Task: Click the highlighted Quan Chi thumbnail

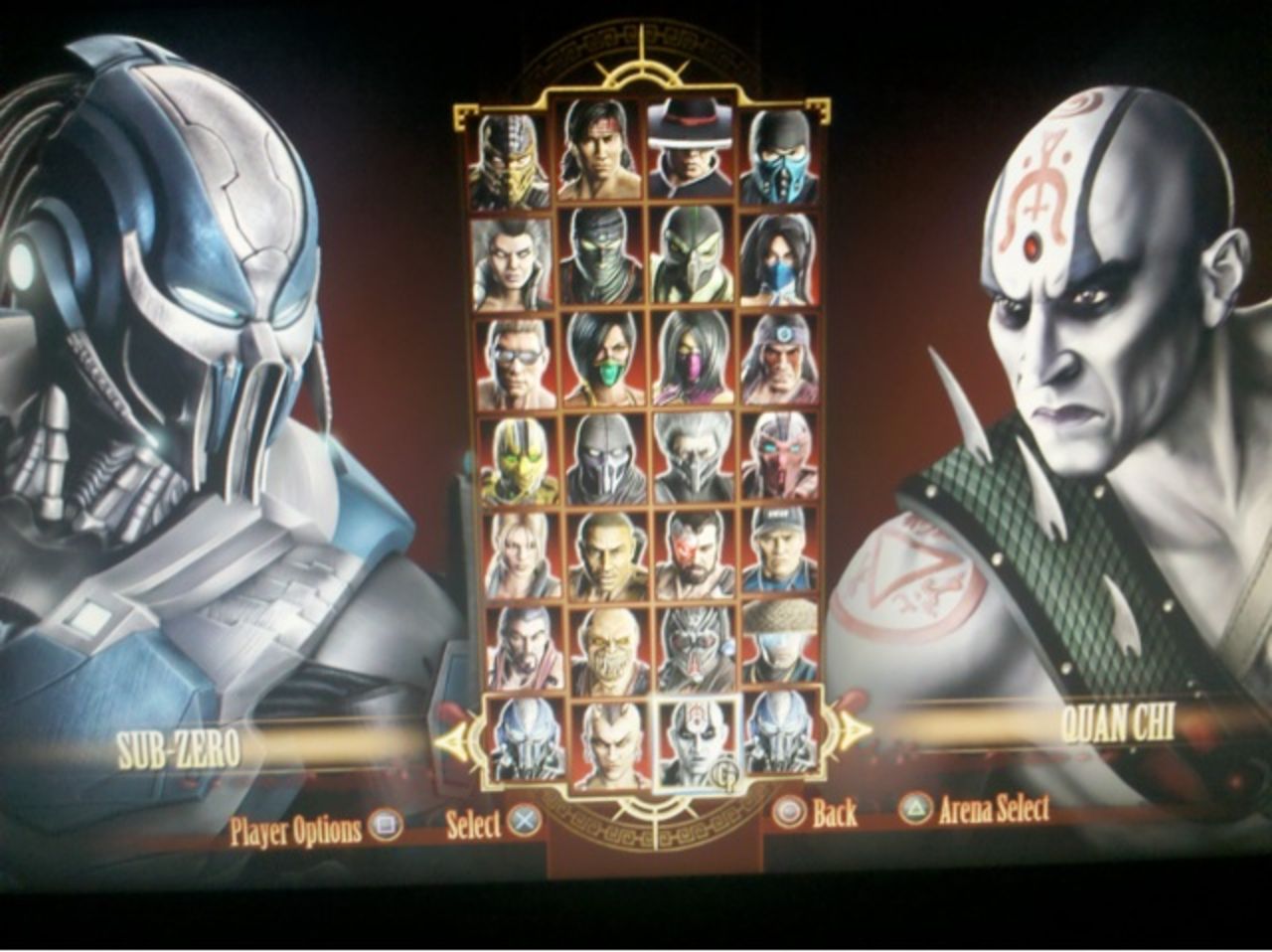Action: click(696, 743)
